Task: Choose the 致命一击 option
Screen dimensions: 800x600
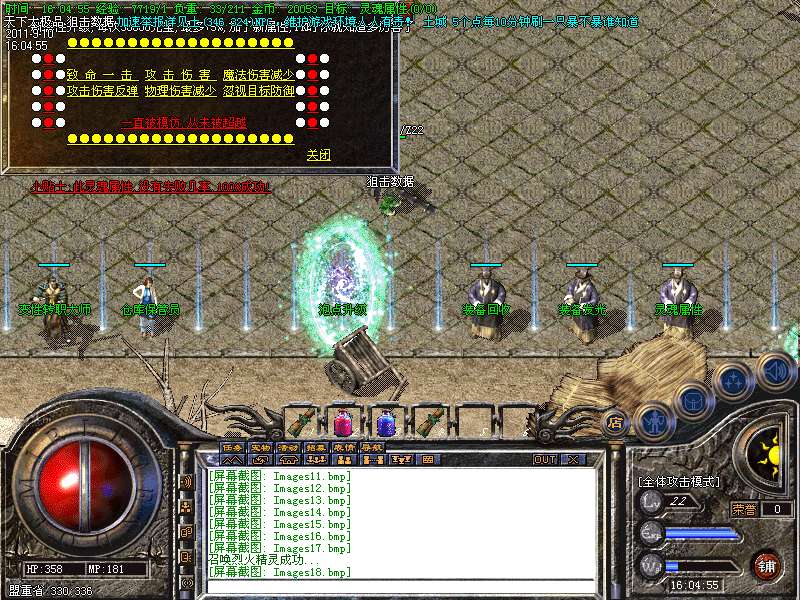Action: click(99, 74)
